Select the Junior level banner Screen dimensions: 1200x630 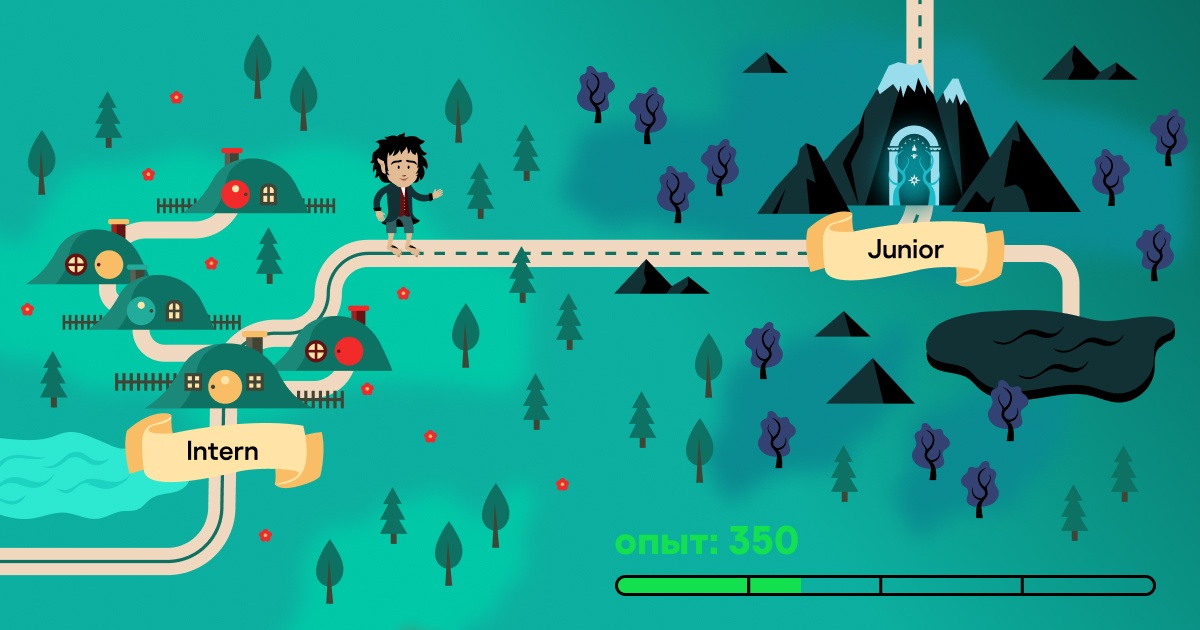click(x=905, y=248)
